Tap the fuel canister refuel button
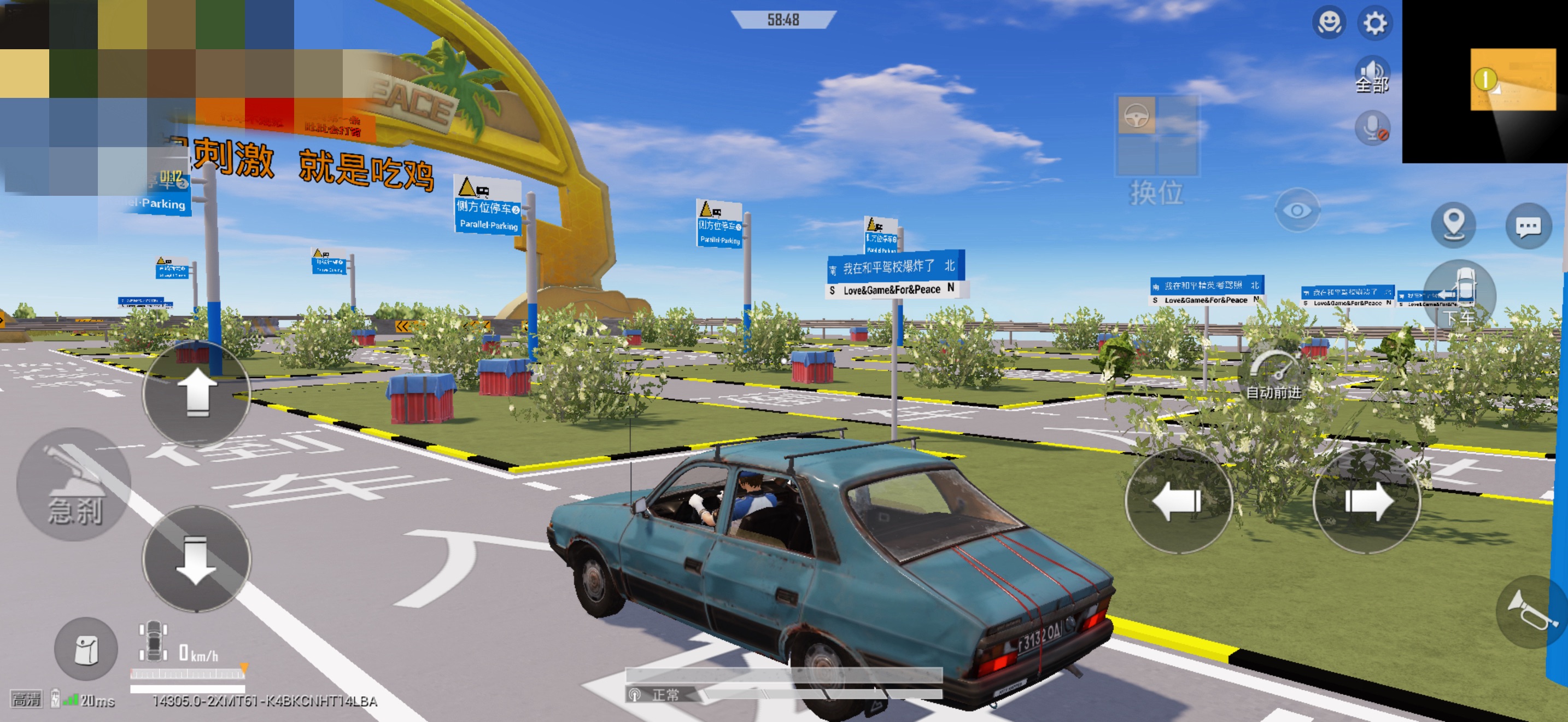This screenshot has height=722, width=1568. tap(86, 649)
